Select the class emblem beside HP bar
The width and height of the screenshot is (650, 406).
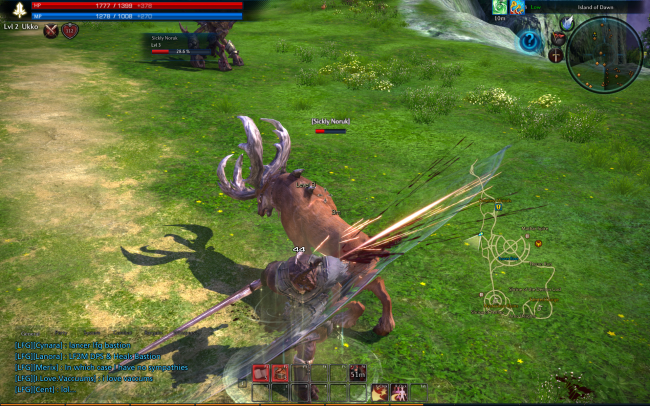click(x=17, y=9)
